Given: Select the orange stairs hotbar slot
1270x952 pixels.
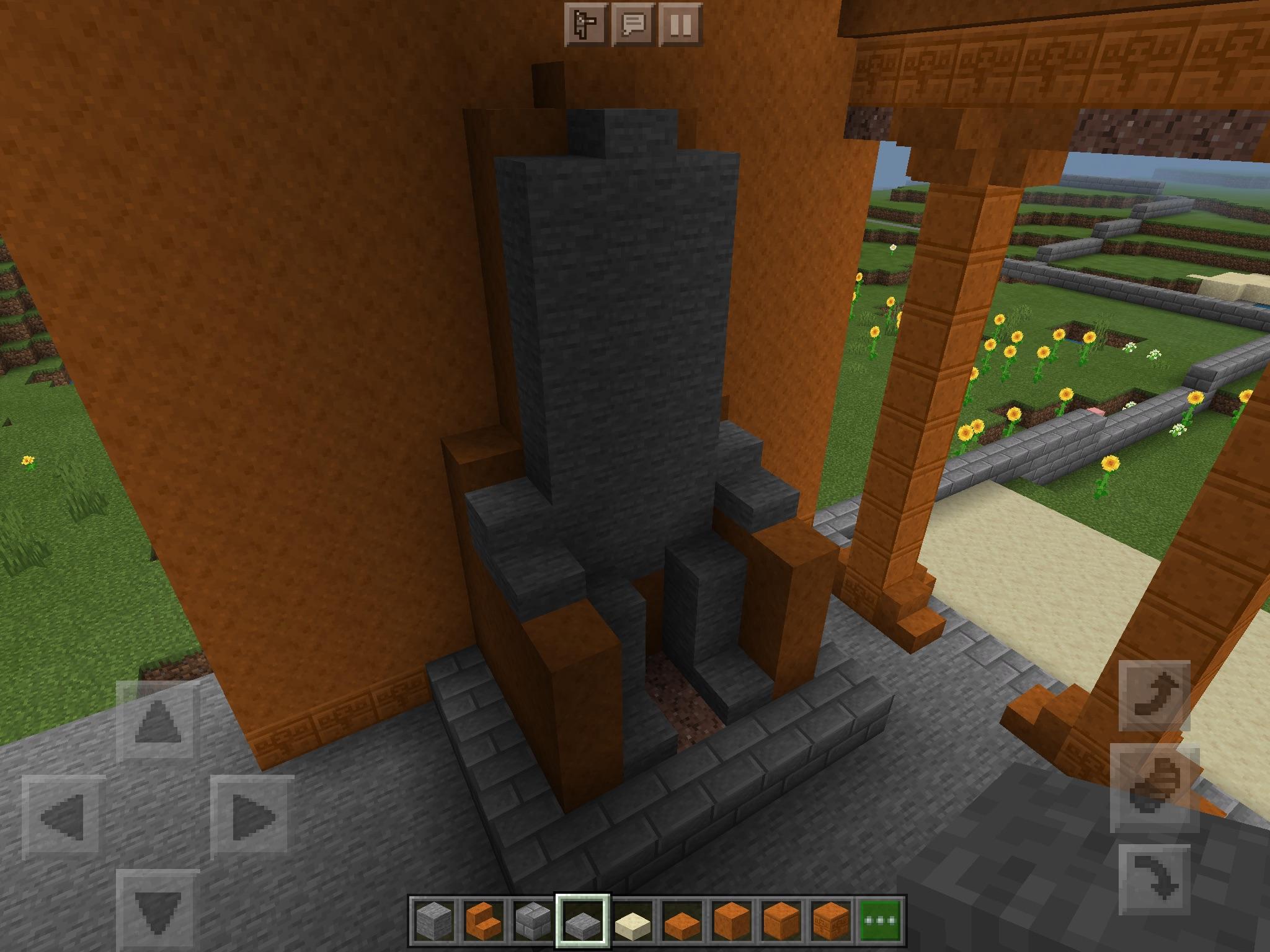Looking at the screenshot, I should pos(481,922).
